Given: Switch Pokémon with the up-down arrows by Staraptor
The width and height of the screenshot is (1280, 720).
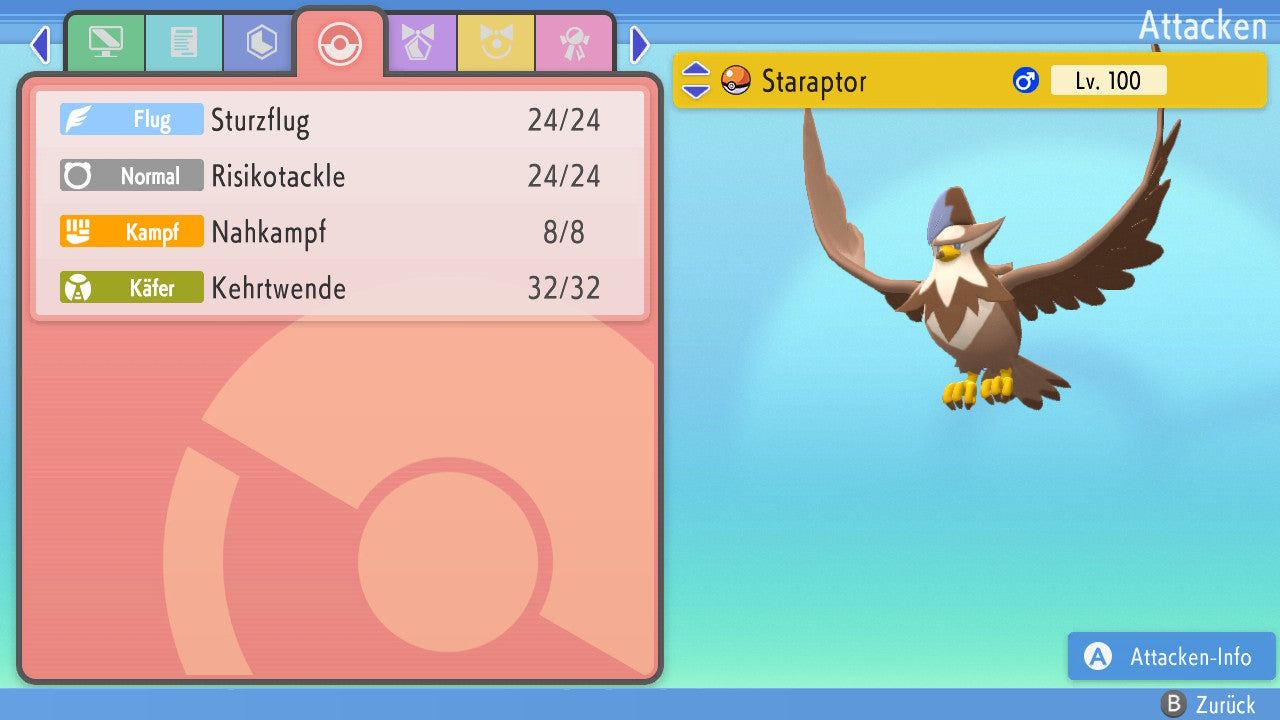Looking at the screenshot, I should pos(696,80).
